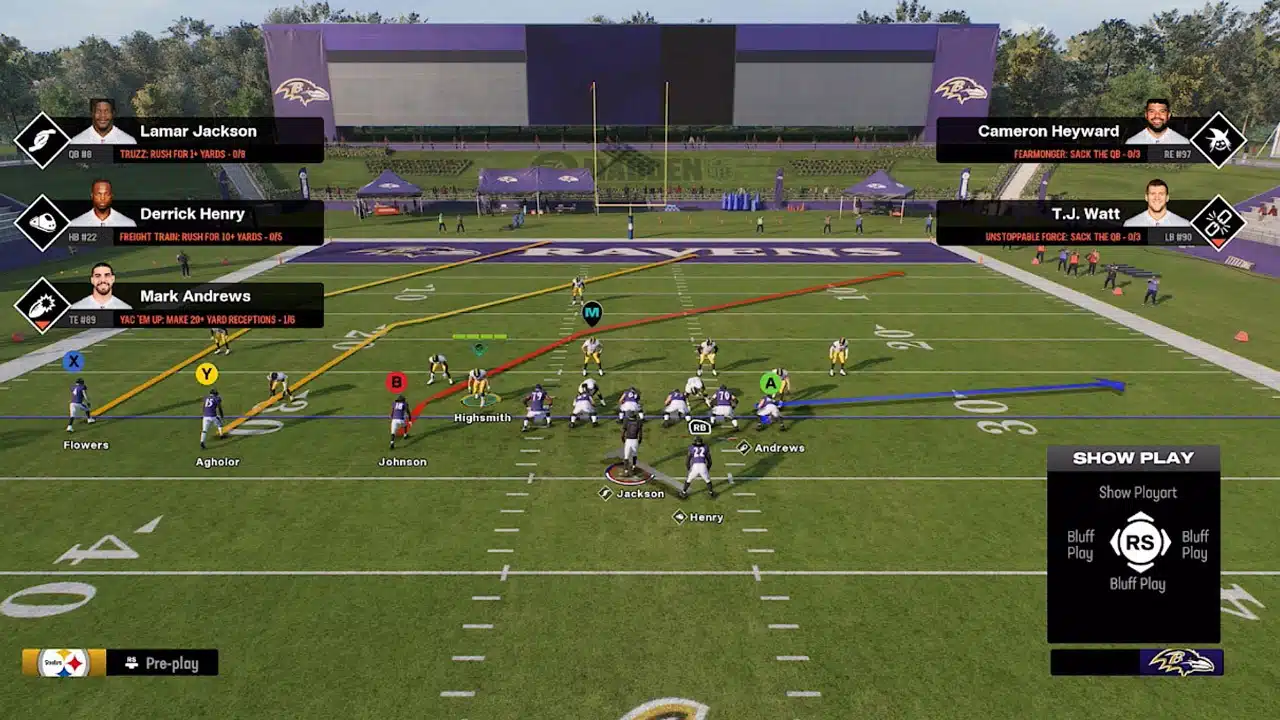Select the Highsmith defender name label
Image resolution: width=1280 pixels, height=720 pixels.
pos(482,418)
